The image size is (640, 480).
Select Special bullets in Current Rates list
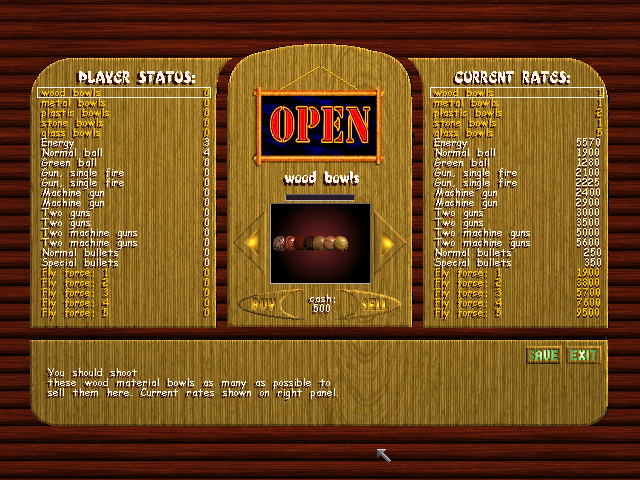pyautogui.click(x=517, y=263)
